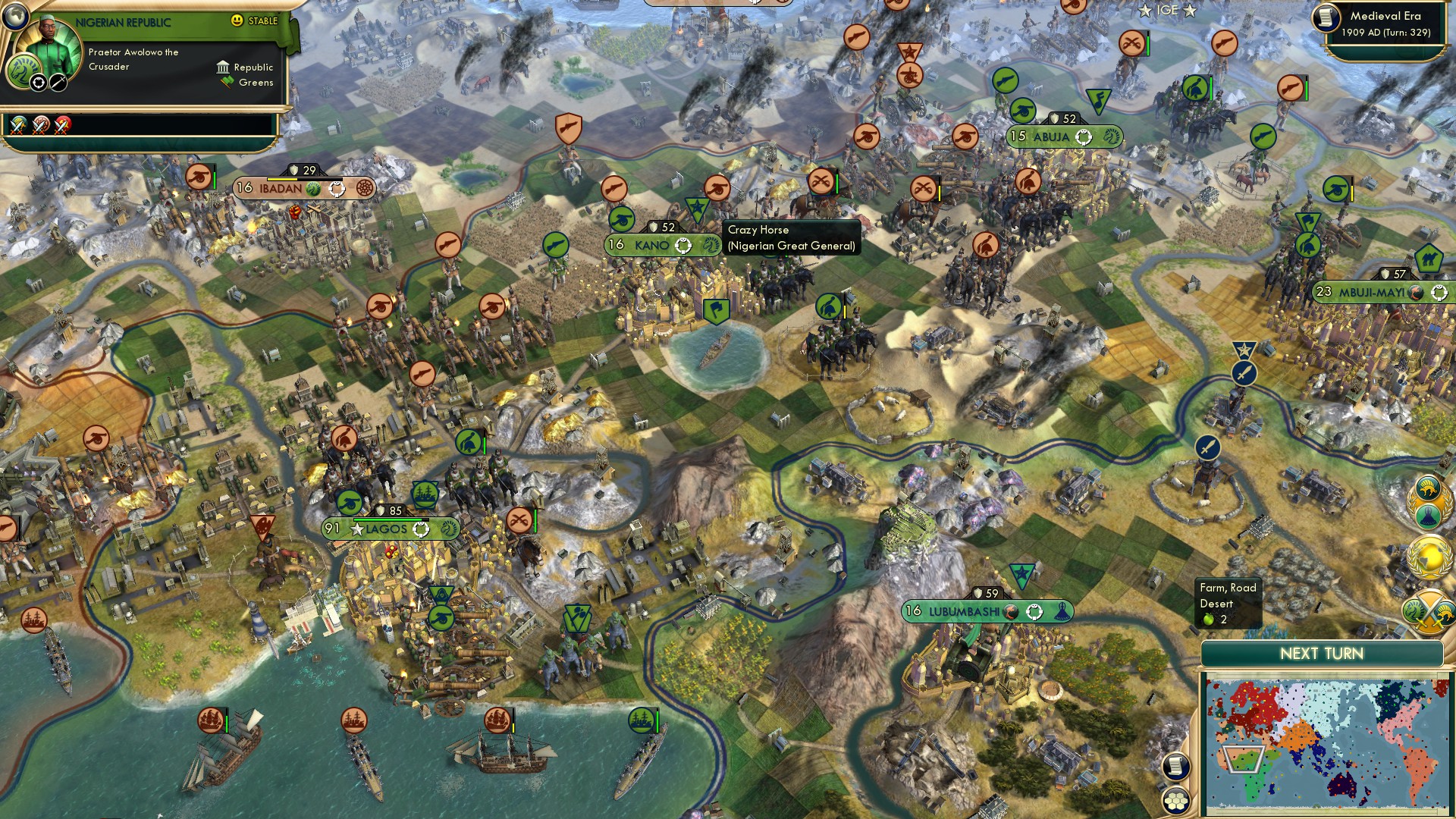1456x819 pixels.
Task: Click the red war-status crossed swords icon
Action: [60, 127]
